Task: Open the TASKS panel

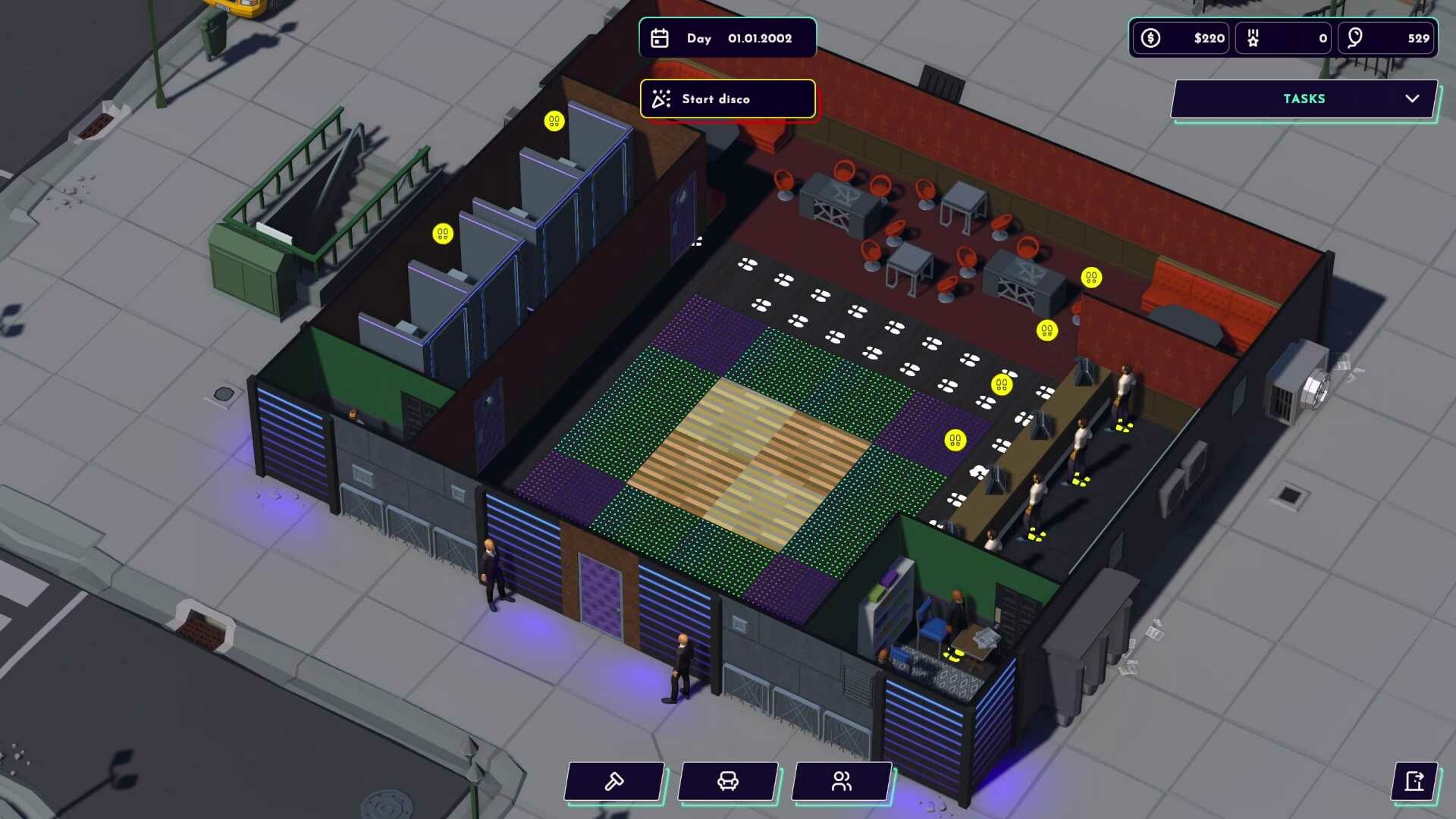Action: (x=1303, y=99)
